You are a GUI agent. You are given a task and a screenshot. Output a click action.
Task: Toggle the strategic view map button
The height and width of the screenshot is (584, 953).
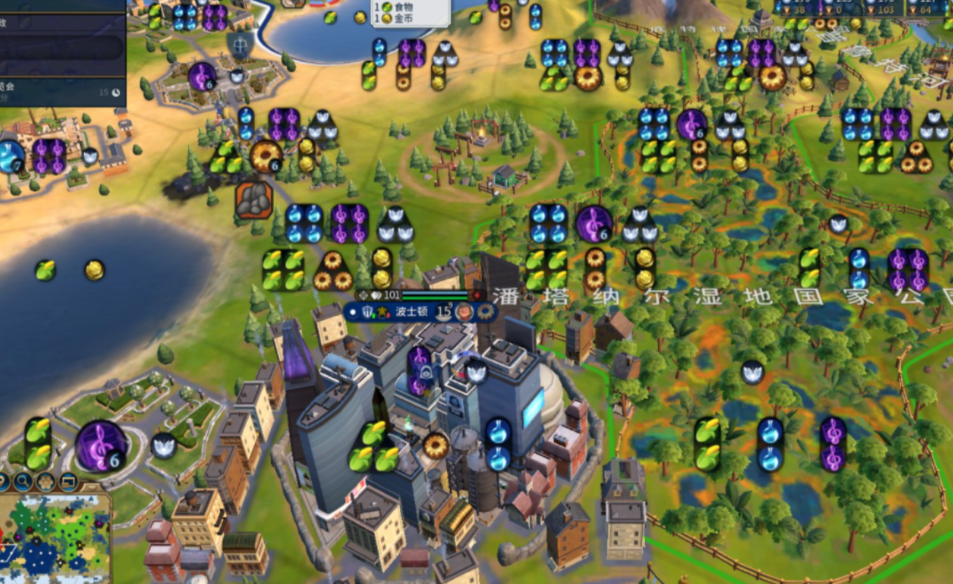point(66,482)
